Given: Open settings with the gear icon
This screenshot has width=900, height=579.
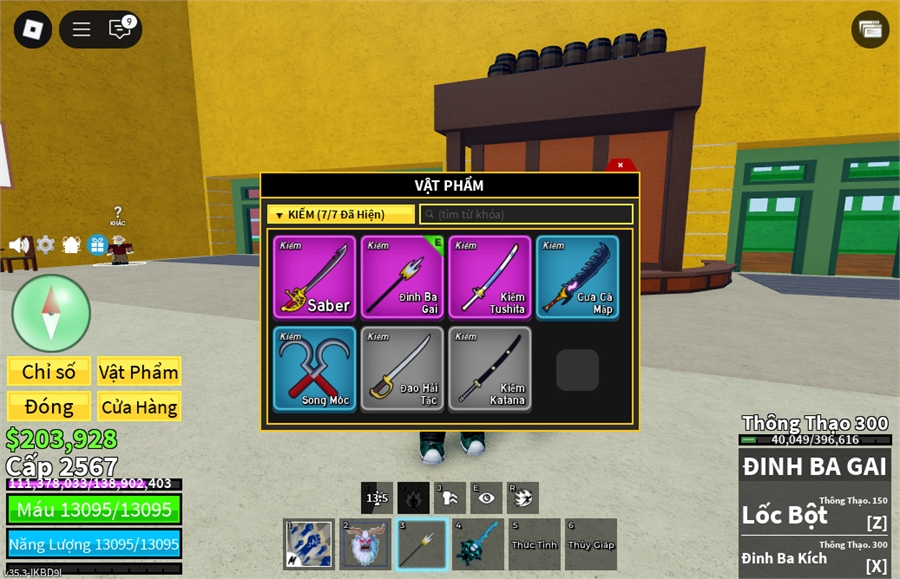Looking at the screenshot, I should click(45, 244).
